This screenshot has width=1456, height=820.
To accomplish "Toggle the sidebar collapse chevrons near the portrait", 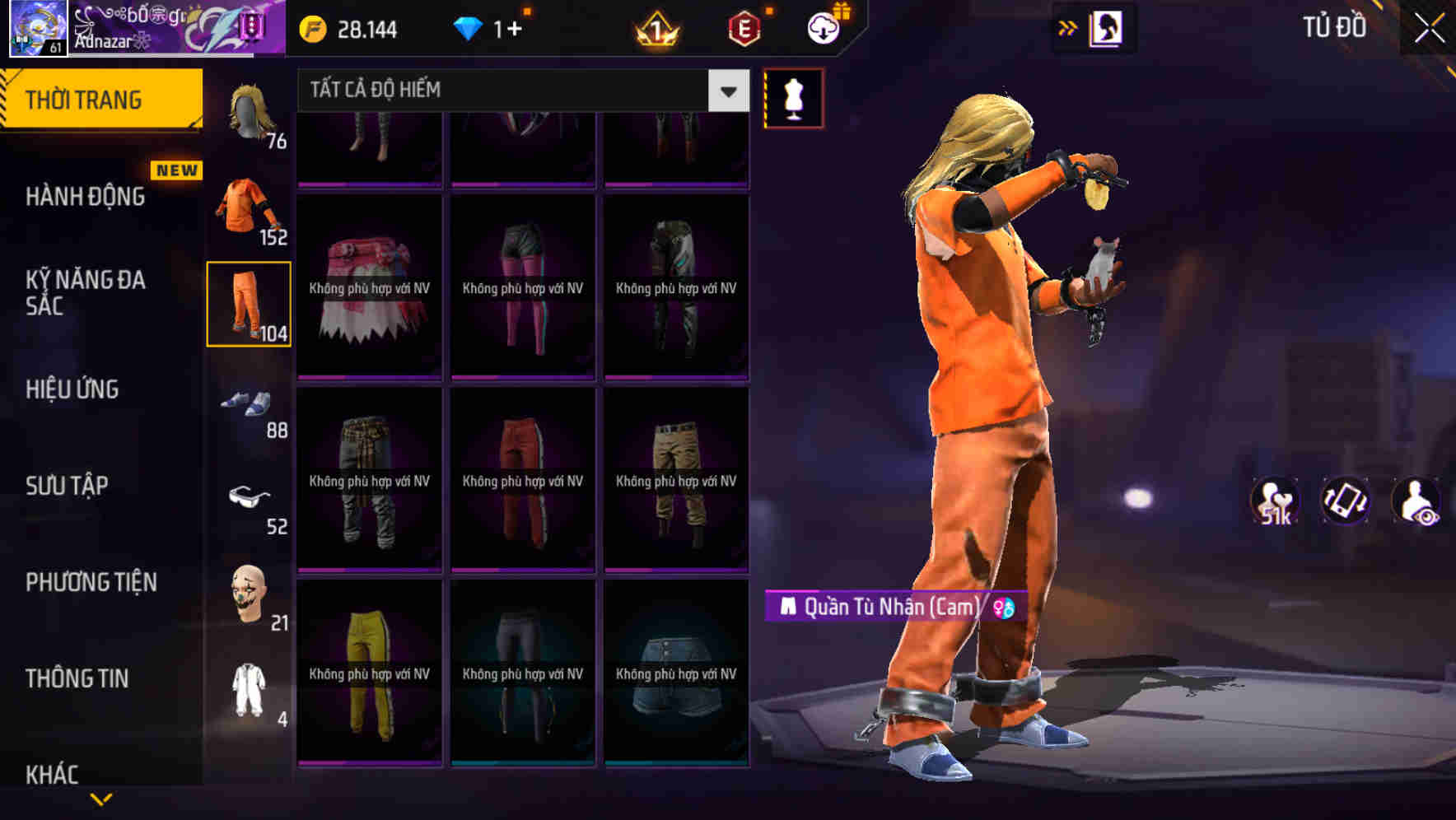I will pos(1068,26).
